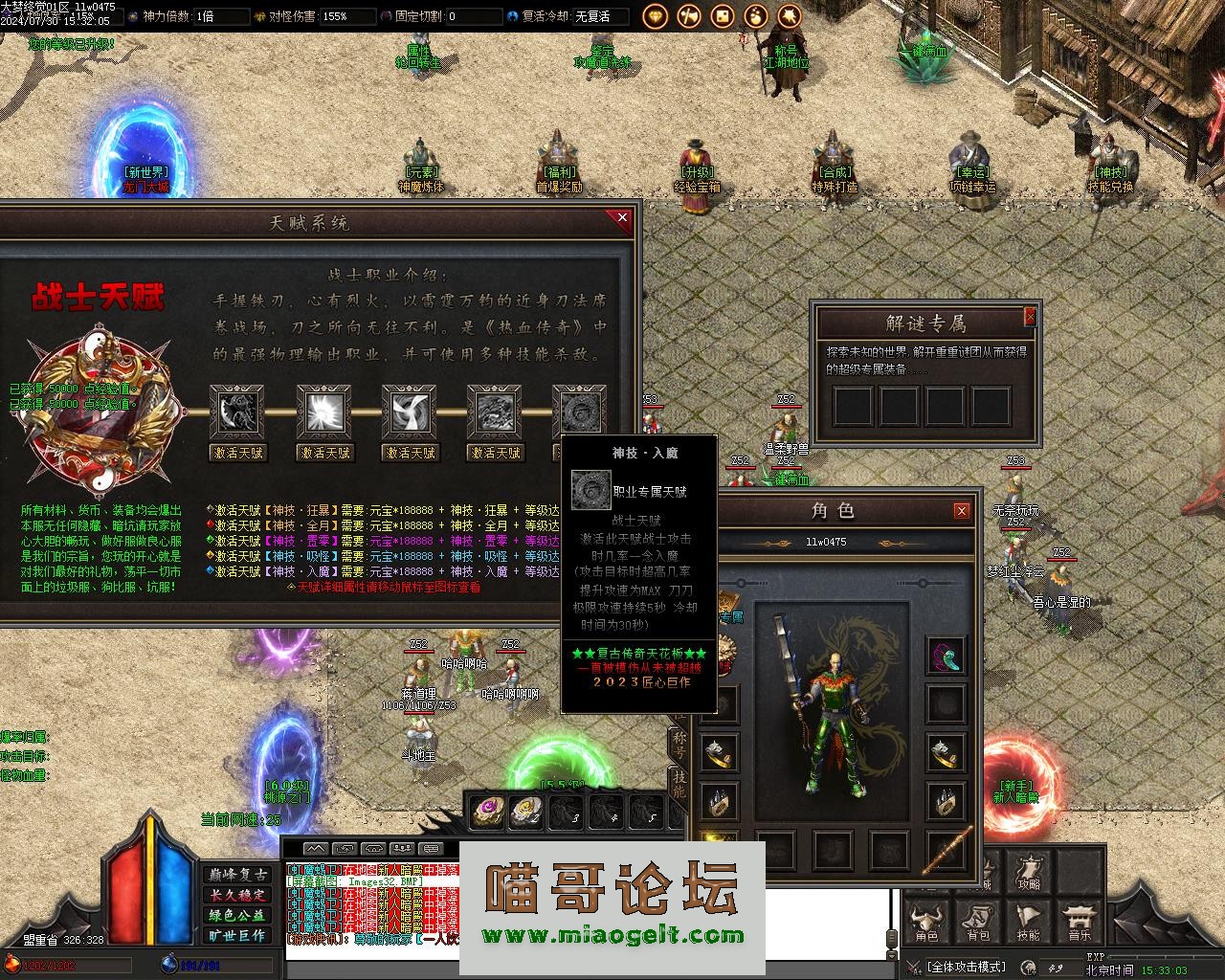1225x980 pixels.
Task: Click the dice icon in top bar
Action: tap(723, 15)
